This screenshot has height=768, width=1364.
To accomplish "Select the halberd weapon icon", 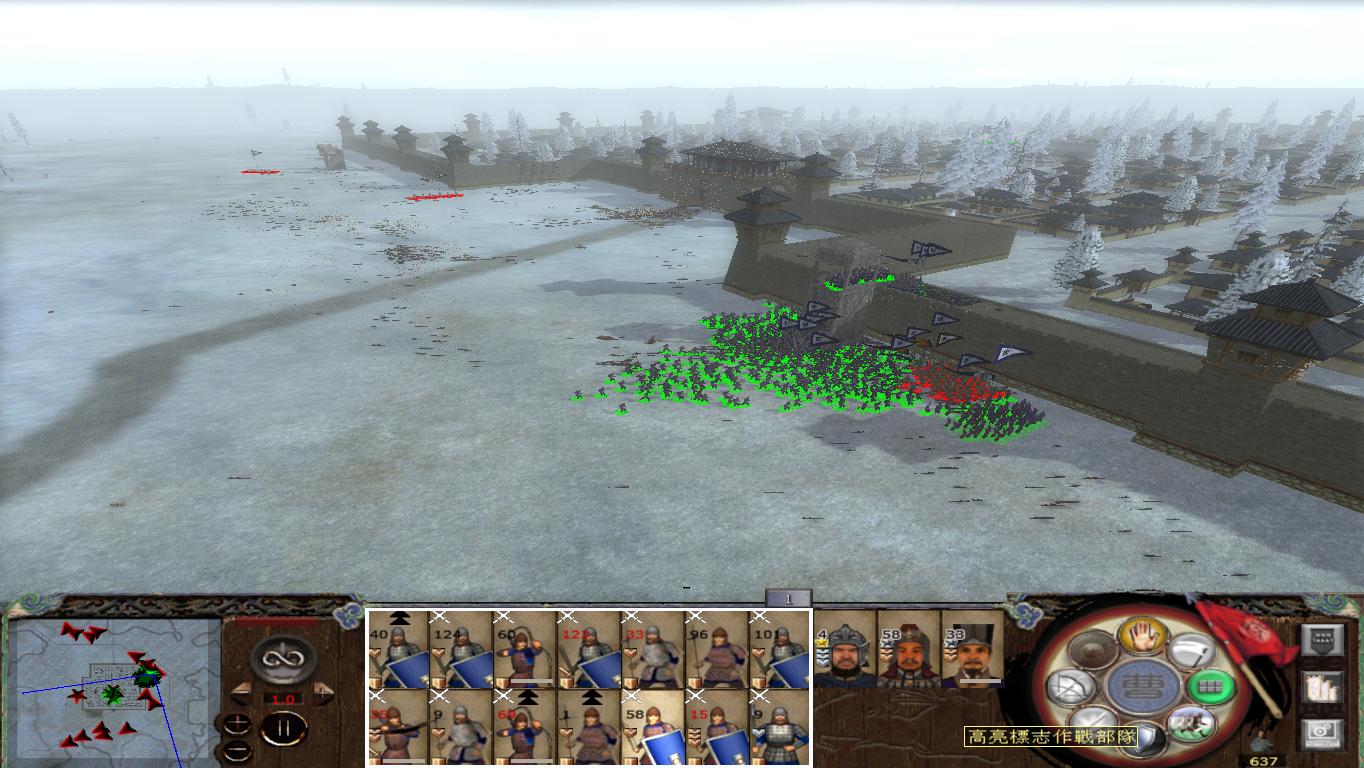I will tap(1193, 652).
